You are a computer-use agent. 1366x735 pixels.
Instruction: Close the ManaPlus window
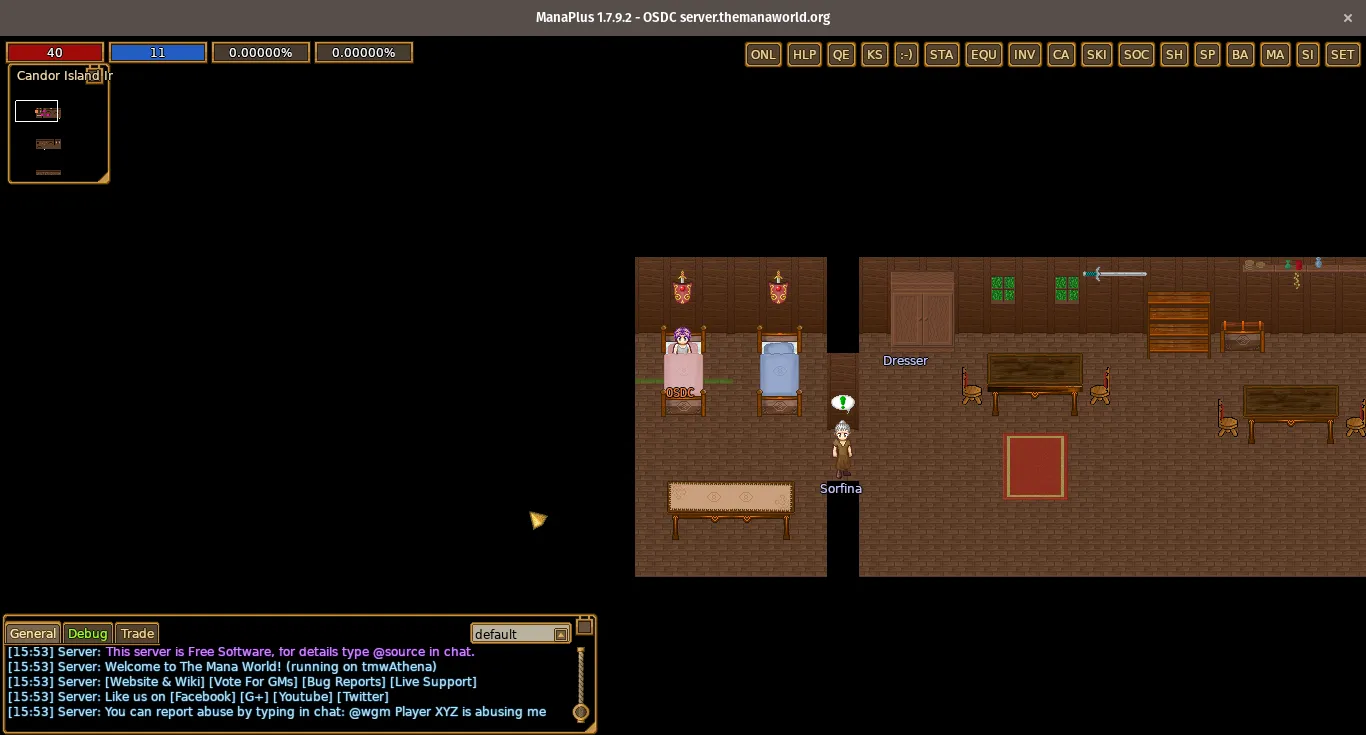click(x=1347, y=17)
